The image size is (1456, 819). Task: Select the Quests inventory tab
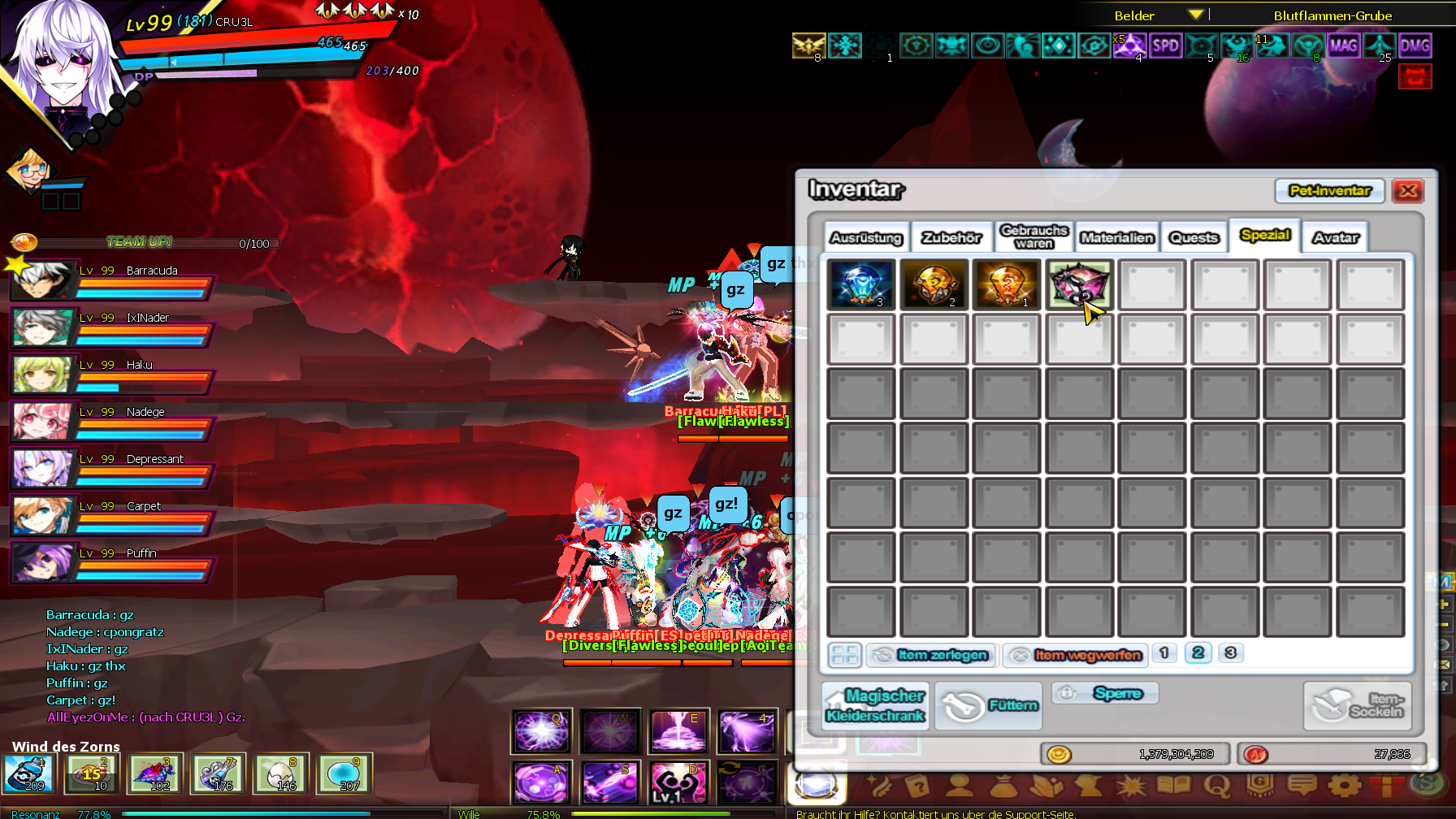[1194, 237]
